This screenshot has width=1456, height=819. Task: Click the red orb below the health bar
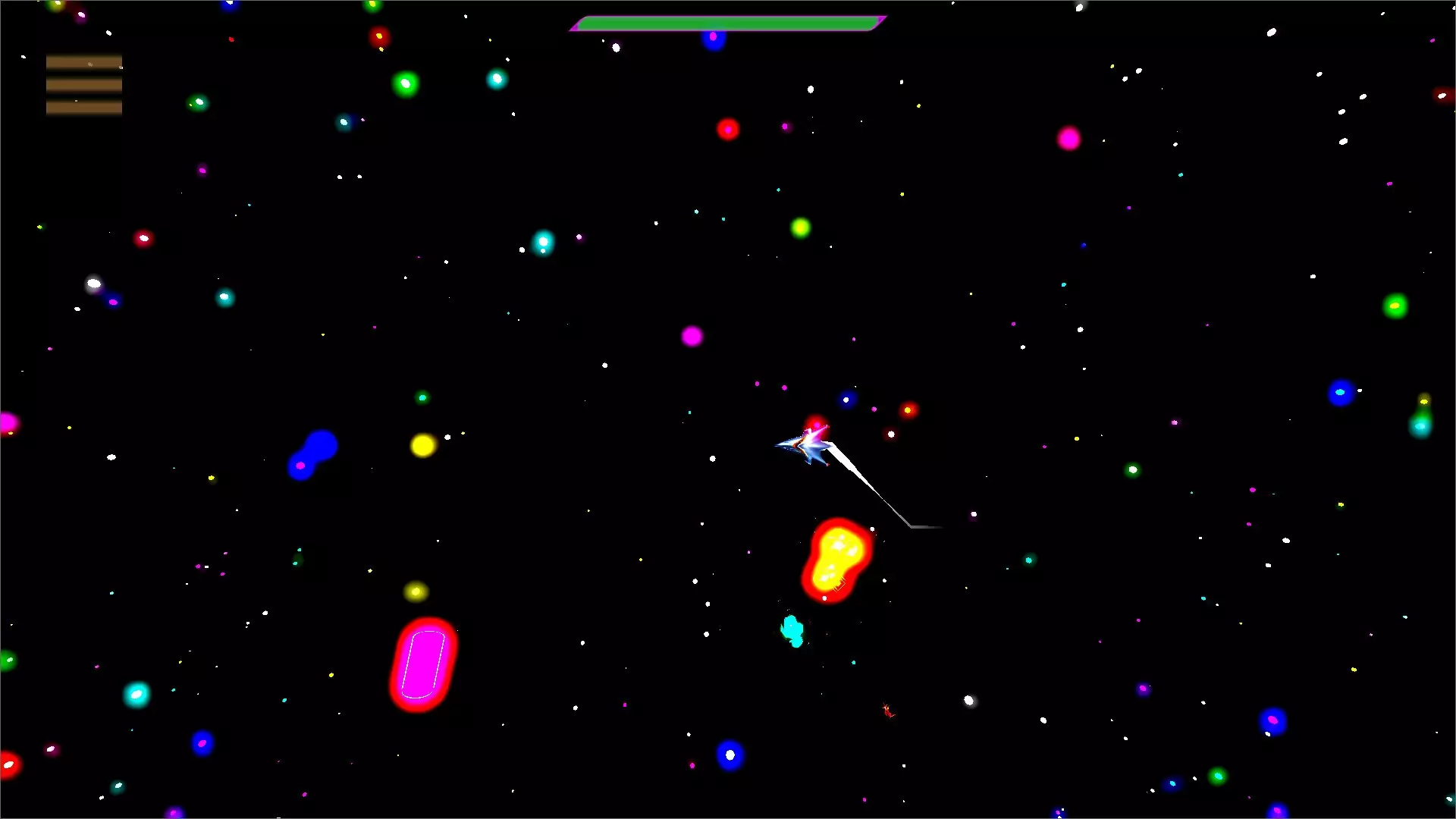pyautogui.click(x=727, y=129)
